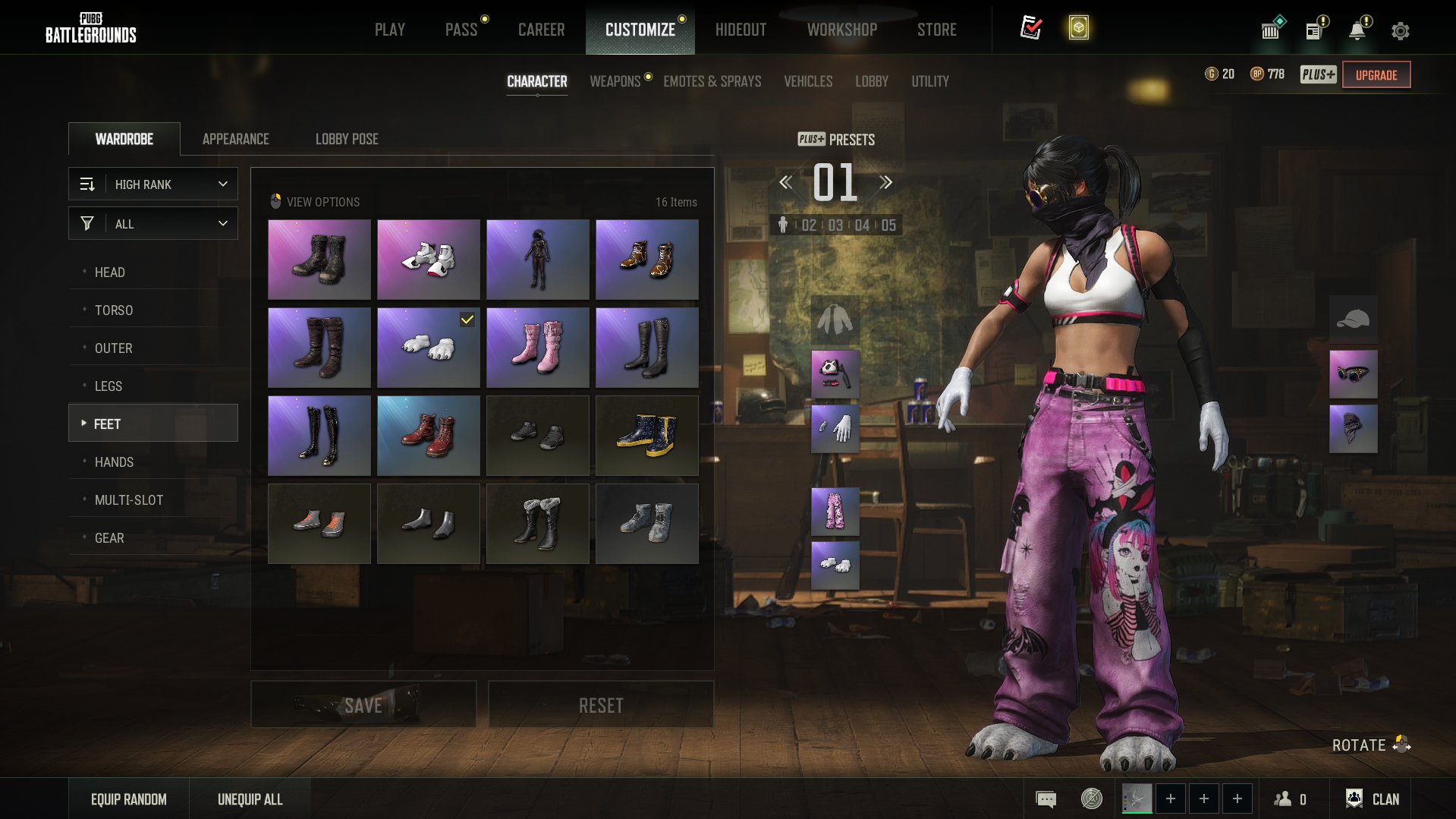This screenshot has width=1456, height=819.
Task: Equip the red lace-up boots
Action: (x=428, y=436)
